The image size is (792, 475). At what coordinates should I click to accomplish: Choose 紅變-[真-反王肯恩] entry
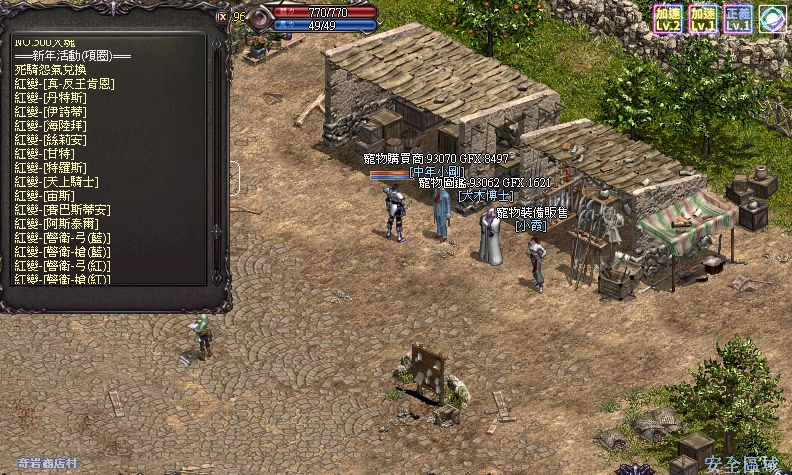(x=64, y=84)
